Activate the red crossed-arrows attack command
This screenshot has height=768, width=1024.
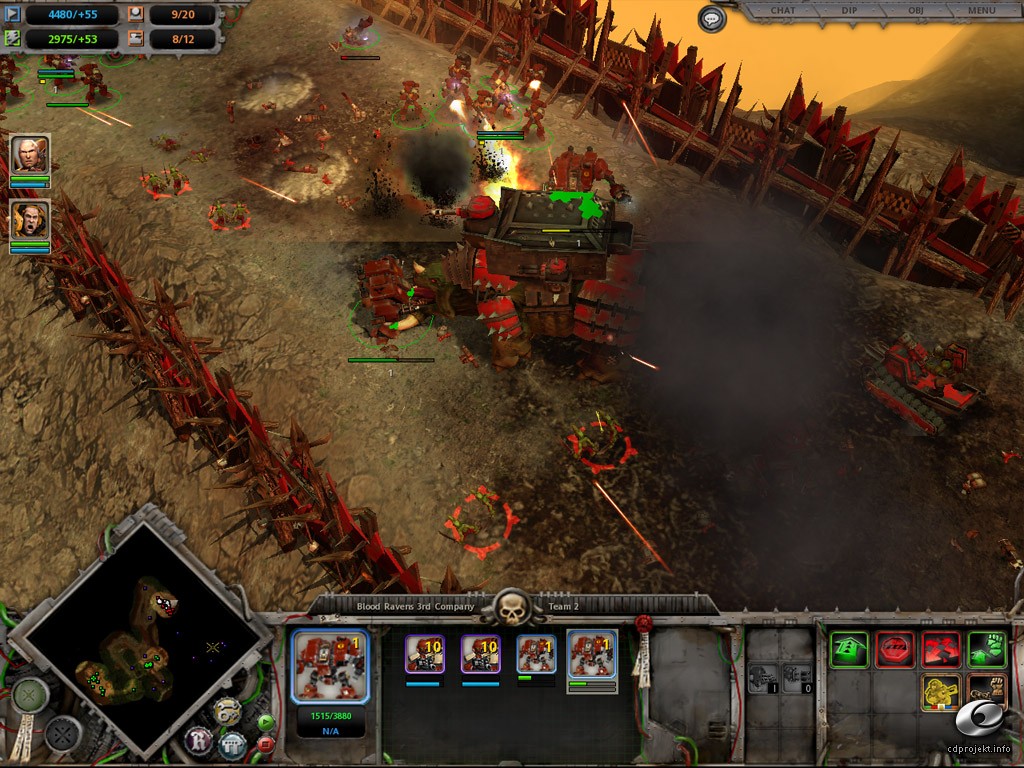pos(941,650)
